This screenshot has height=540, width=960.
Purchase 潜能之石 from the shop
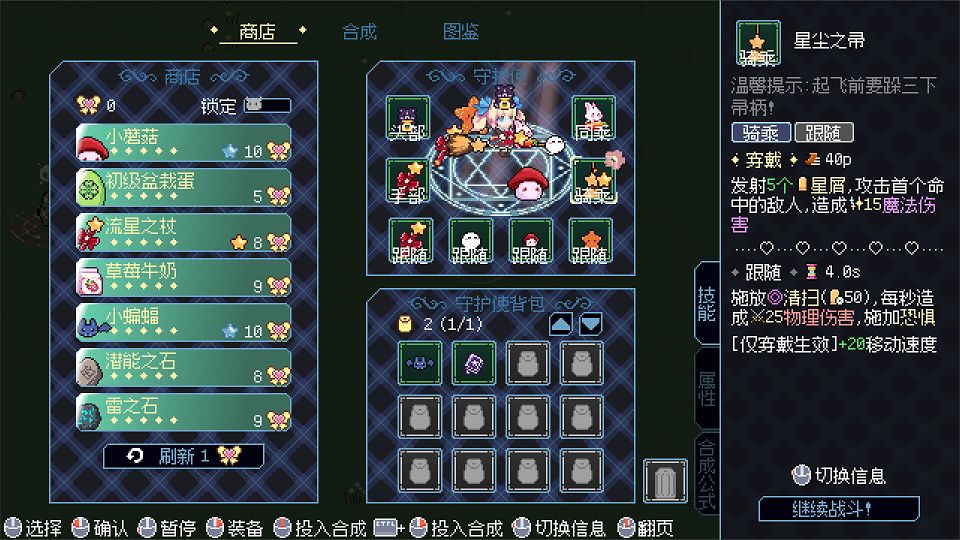183,367
